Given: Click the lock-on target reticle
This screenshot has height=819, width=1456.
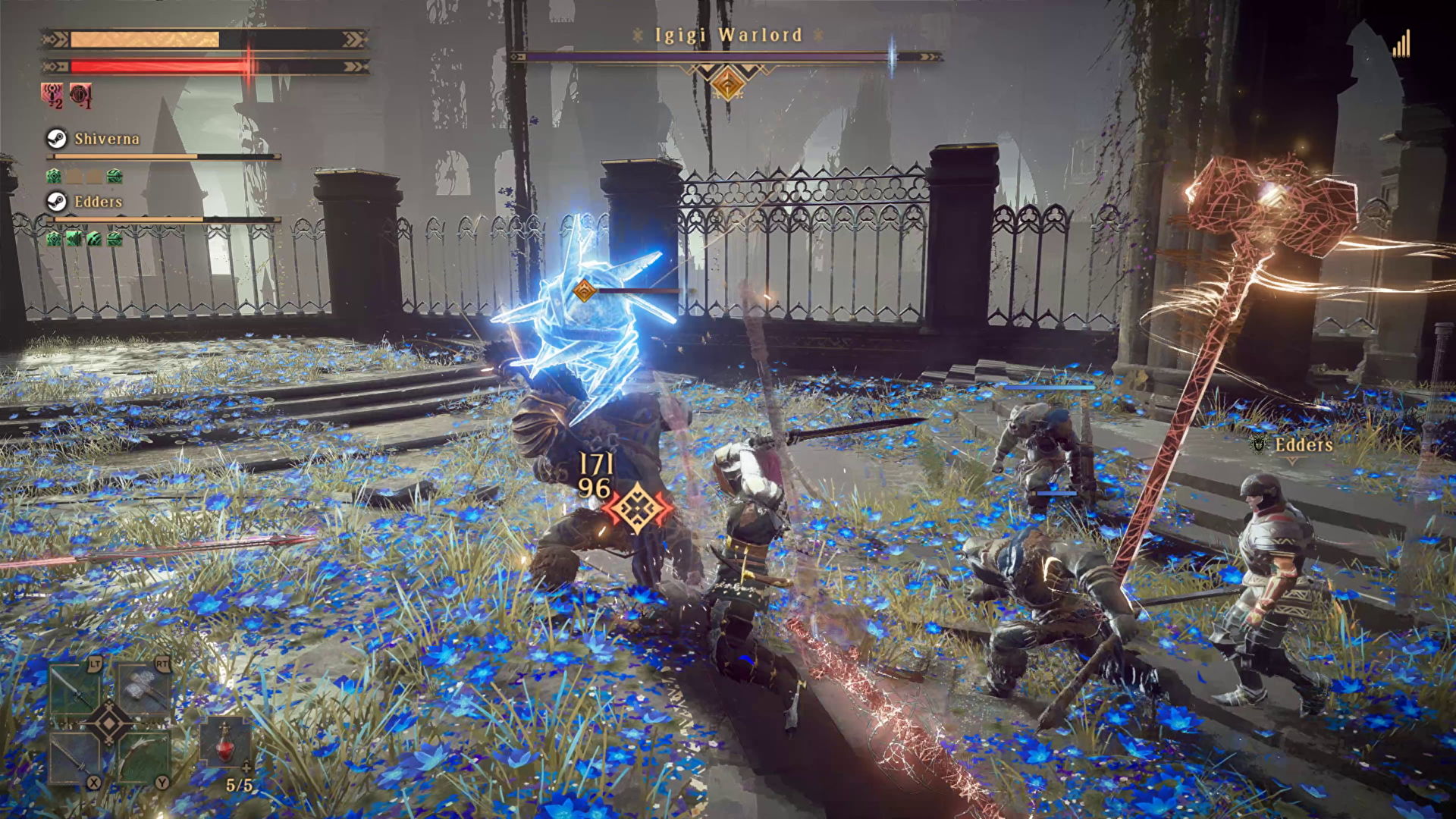Looking at the screenshot, I should pos(638,508).
